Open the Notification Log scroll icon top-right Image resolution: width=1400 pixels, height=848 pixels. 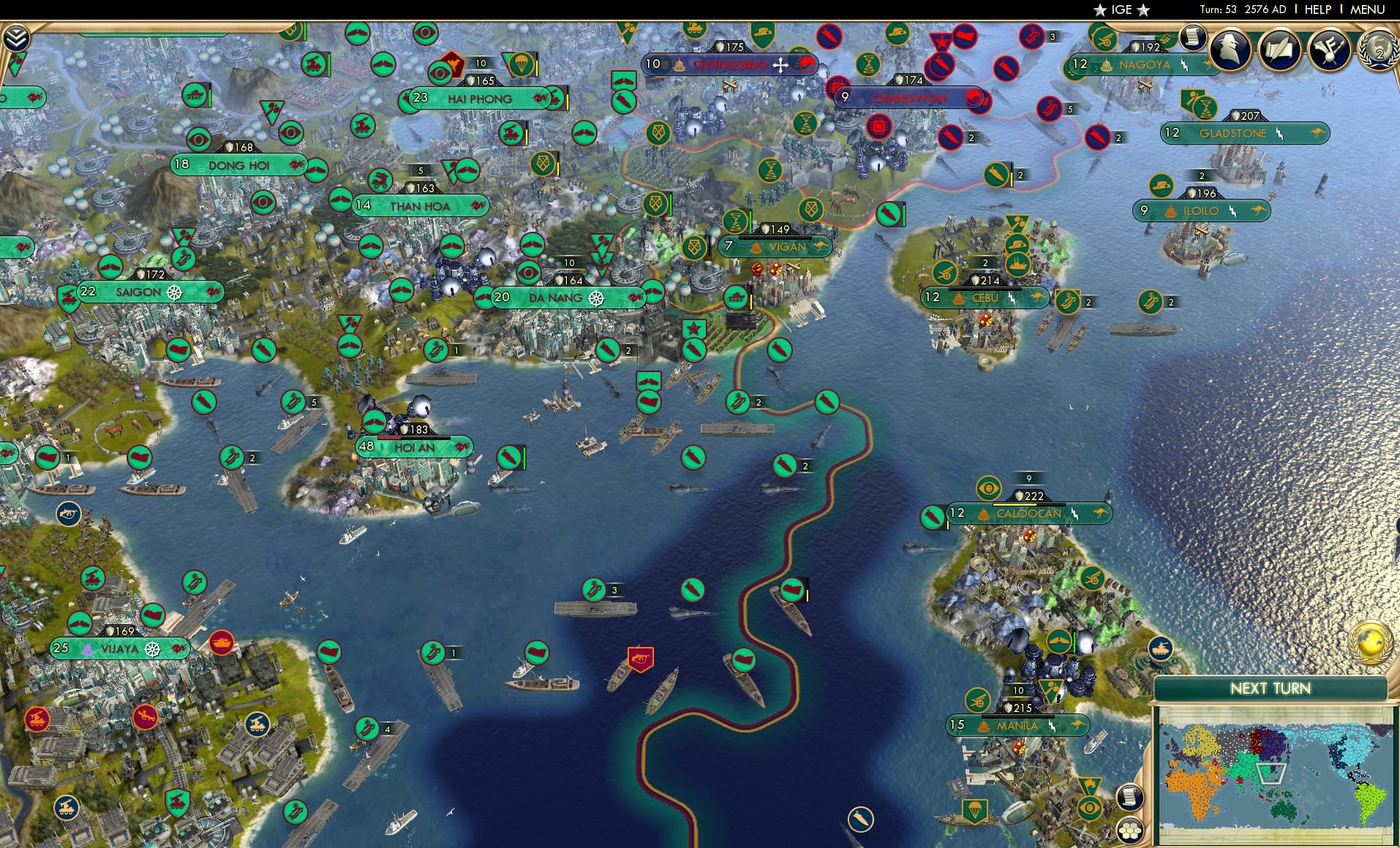tap(1191, 38)
